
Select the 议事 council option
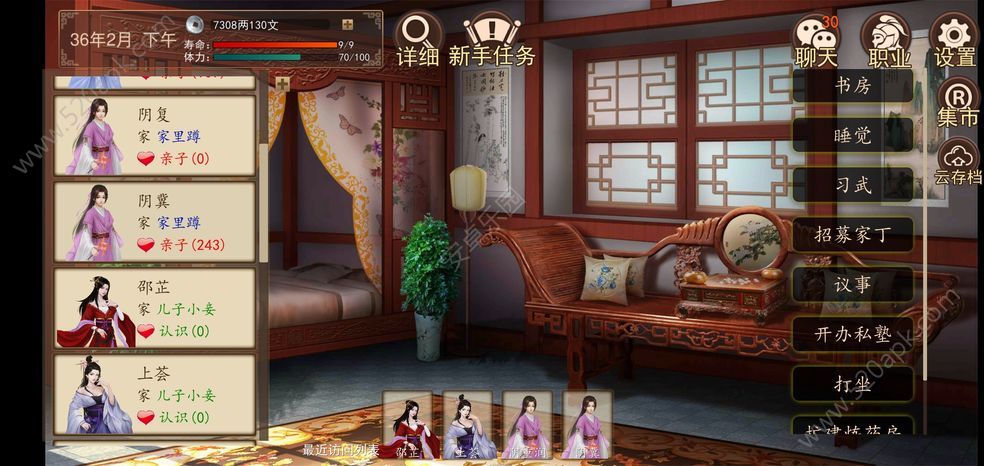click(x=852, y=284)
